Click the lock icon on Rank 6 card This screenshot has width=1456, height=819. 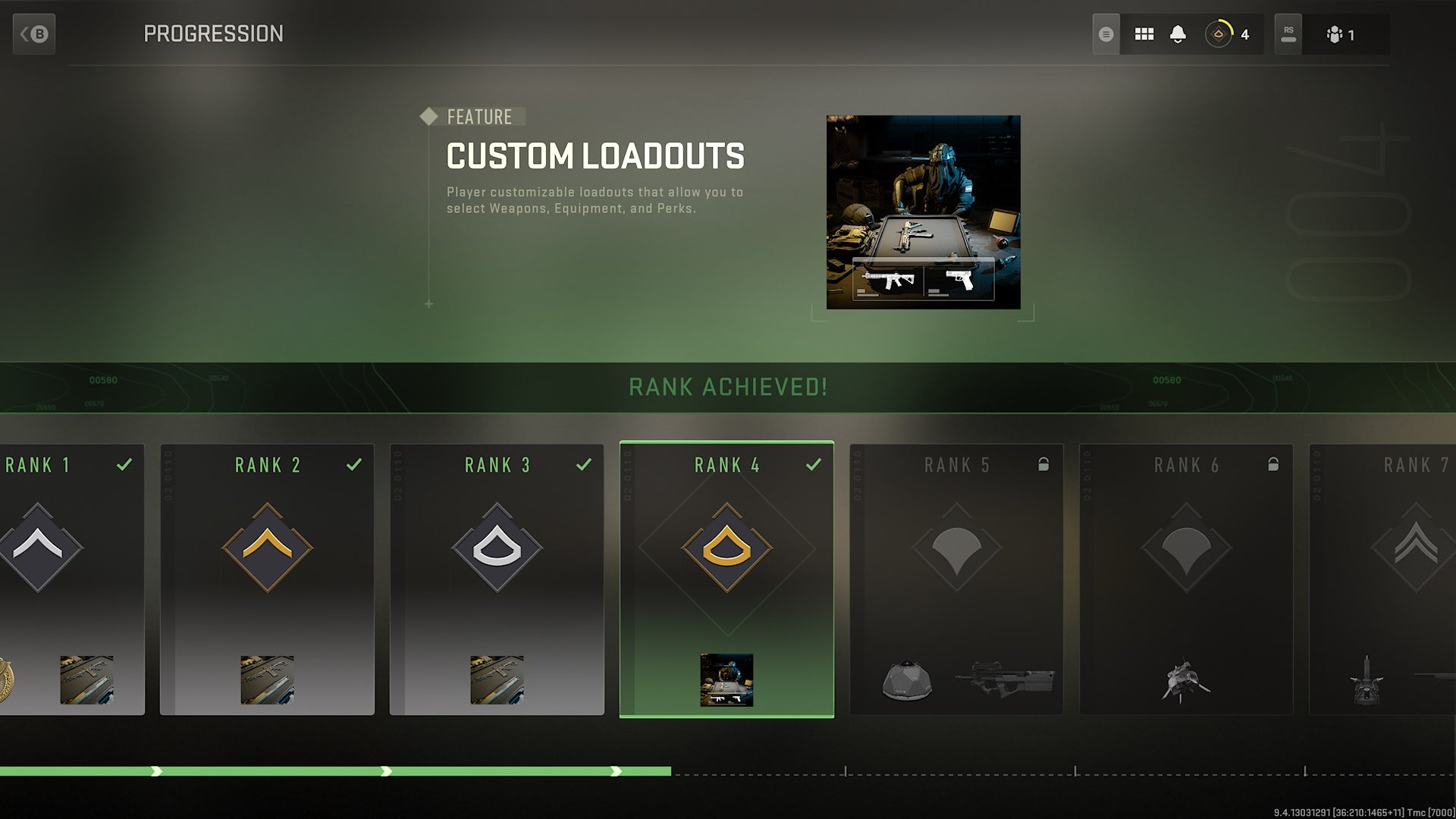coord(1274,464)
